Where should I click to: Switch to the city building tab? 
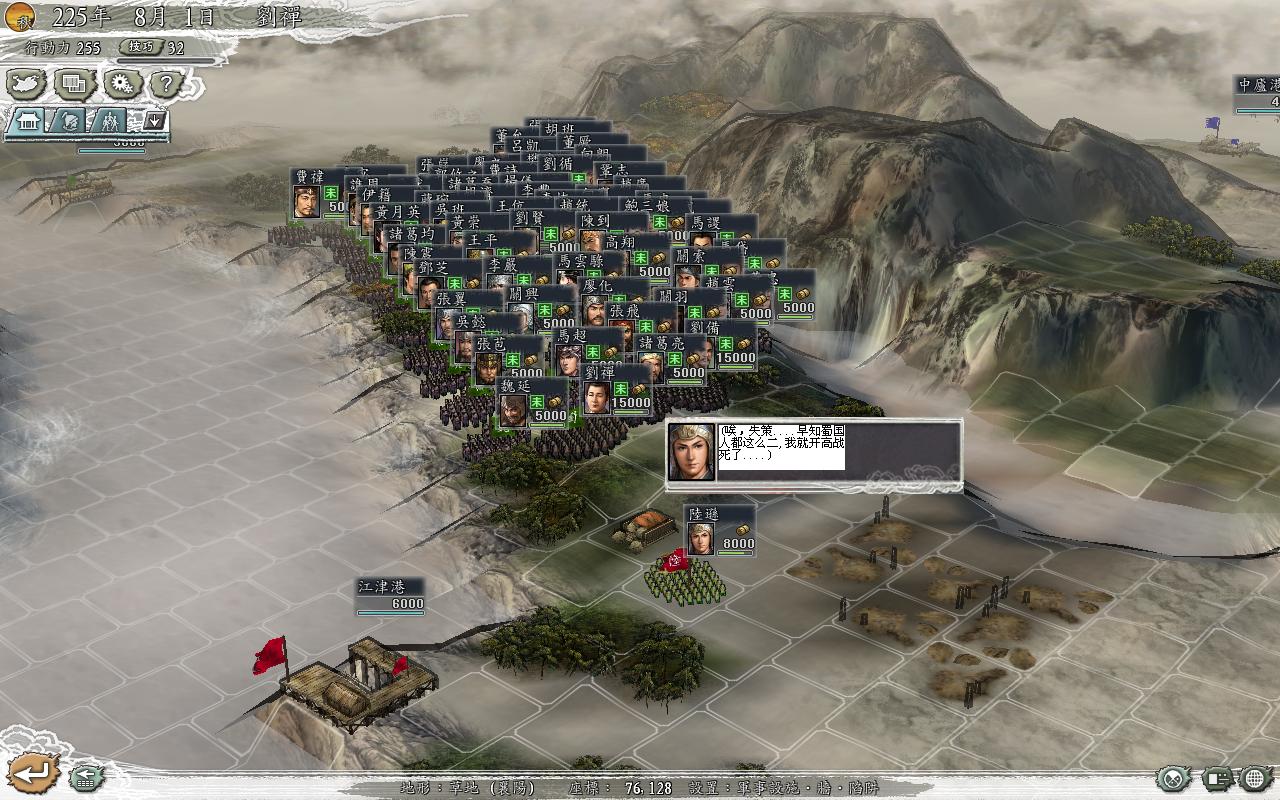point(28,121)
